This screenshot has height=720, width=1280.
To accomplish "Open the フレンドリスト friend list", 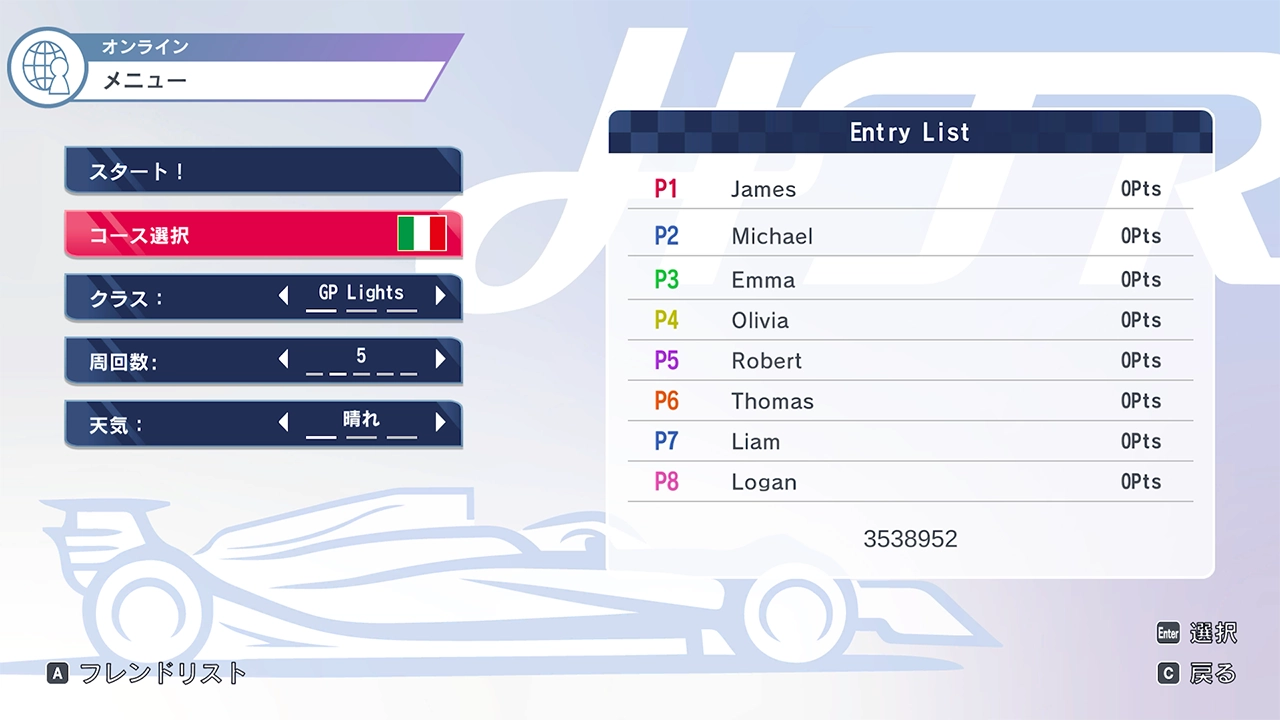I will point(147,673).
